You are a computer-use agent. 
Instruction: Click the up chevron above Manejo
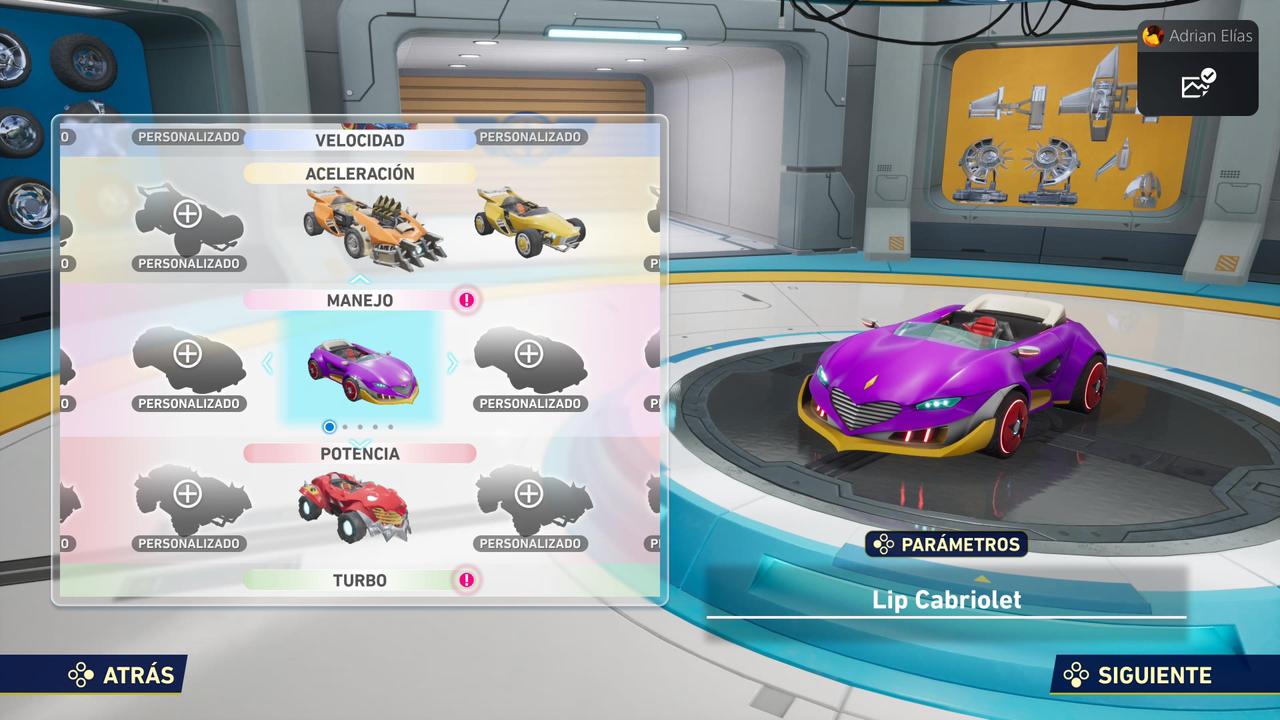coord(360,280)
